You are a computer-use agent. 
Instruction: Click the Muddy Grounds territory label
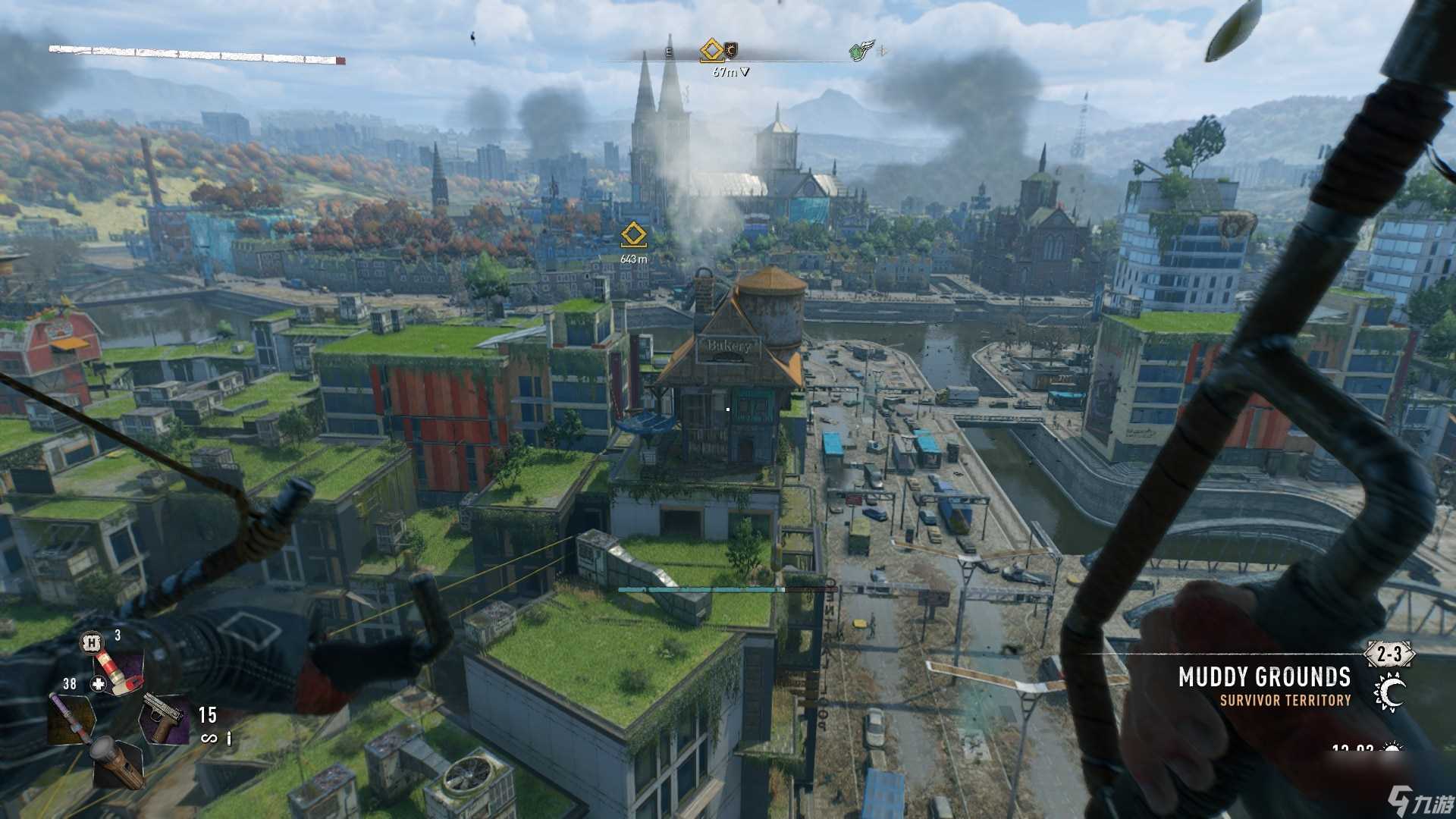1264,676
